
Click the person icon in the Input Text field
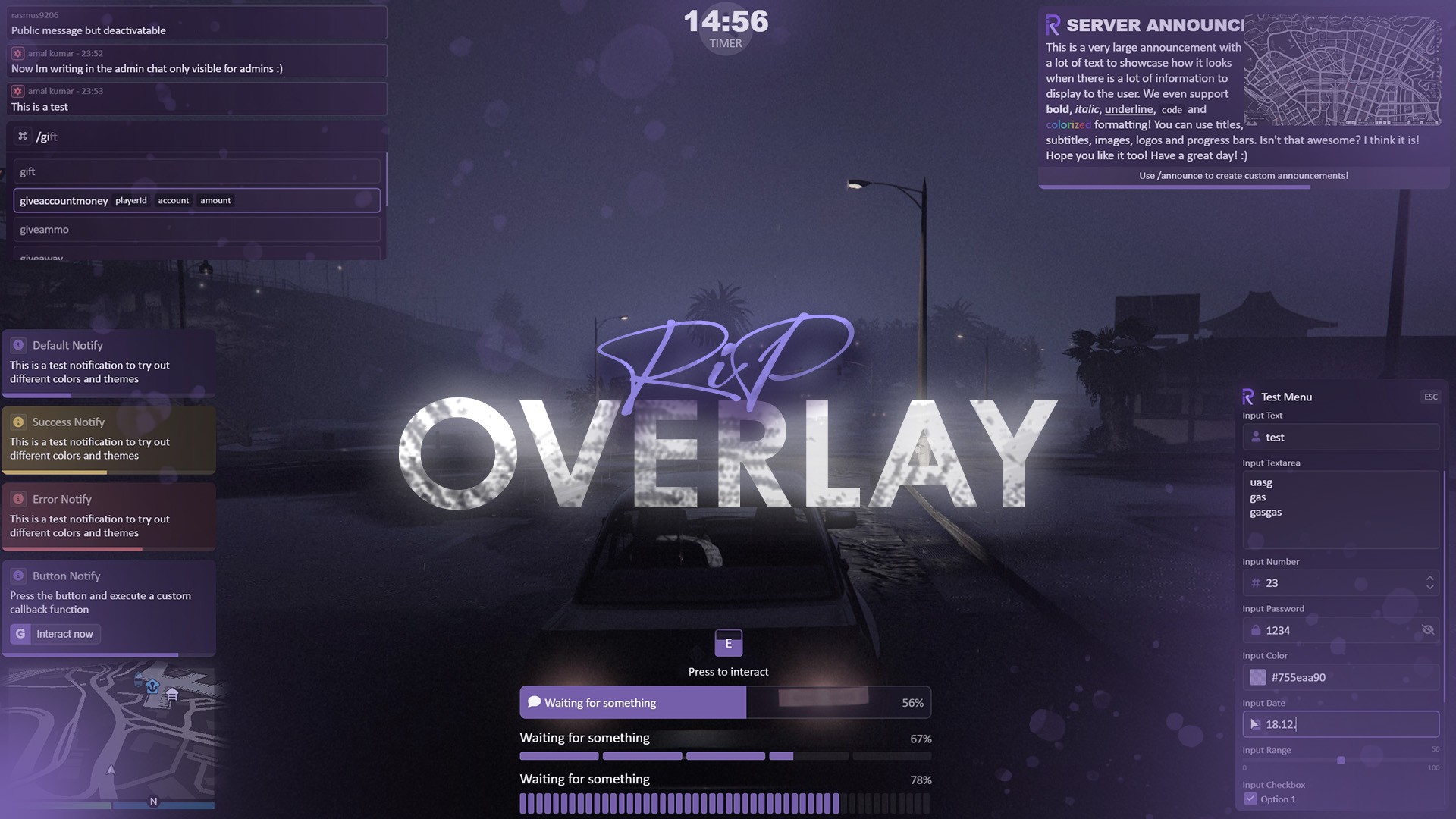pyautogui.click(x=1257, y=437)
